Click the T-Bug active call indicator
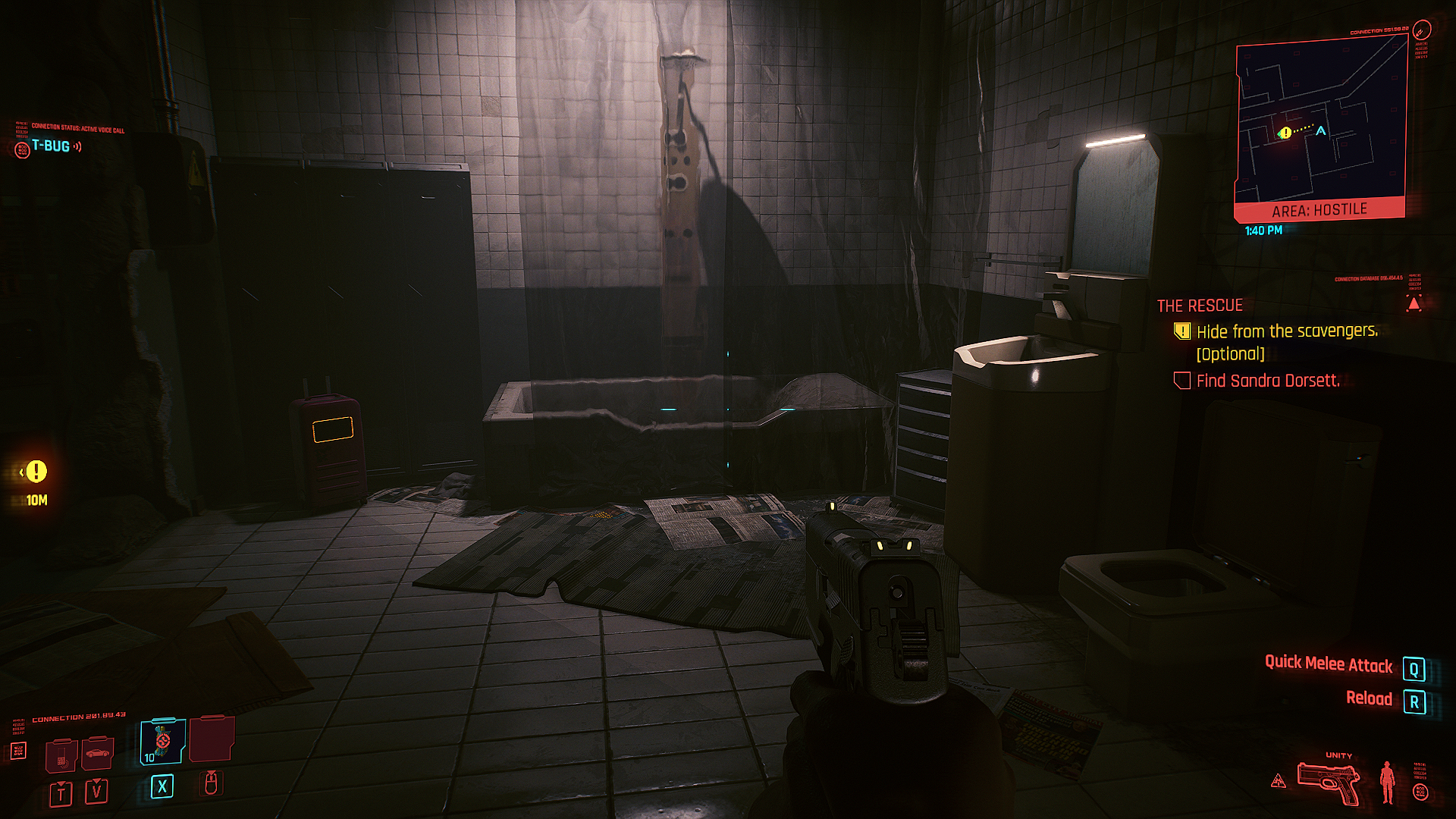The height and width of the screenshot is (819, 1456). pos(52,146)
